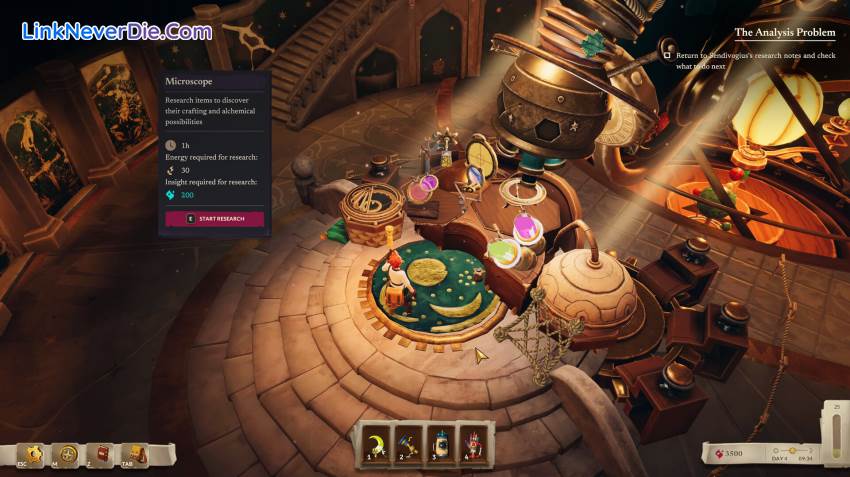Start research on the Microscope
Viewport: 850px width, 477px height.
[215, 219]
